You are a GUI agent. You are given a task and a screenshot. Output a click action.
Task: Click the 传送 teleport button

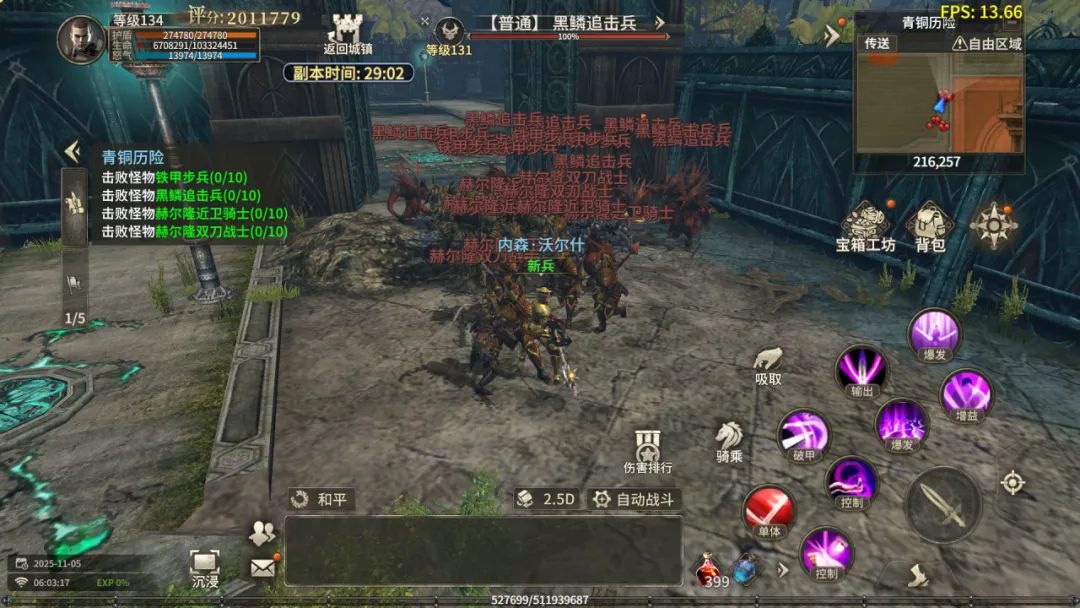[x=877, y=44]
